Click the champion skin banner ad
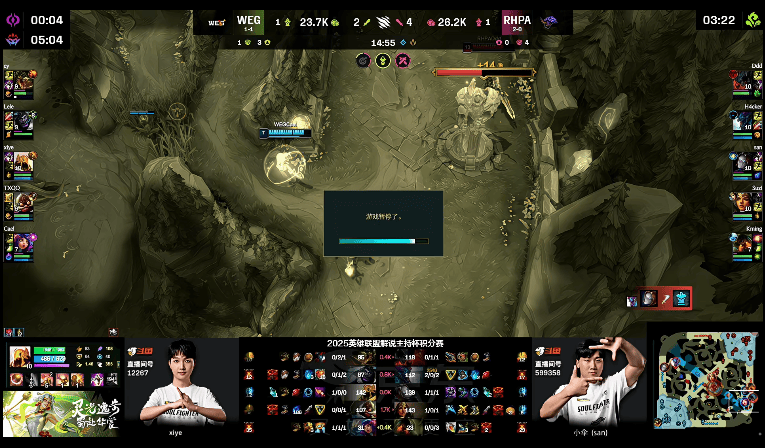This screenshot has height=448, width=765. click(x=58, y=412)
